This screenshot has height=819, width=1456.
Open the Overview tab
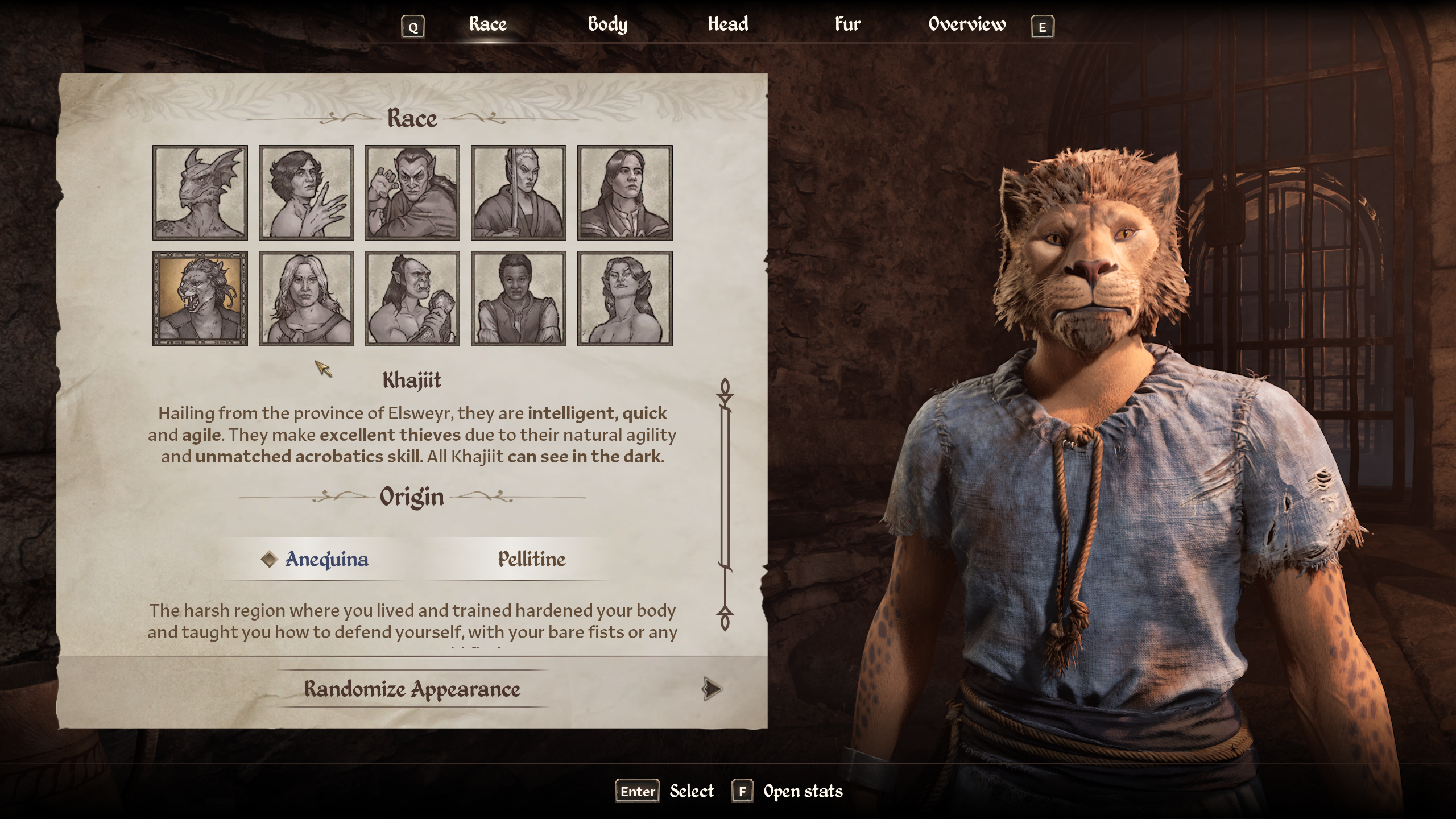tap(966, 24)
